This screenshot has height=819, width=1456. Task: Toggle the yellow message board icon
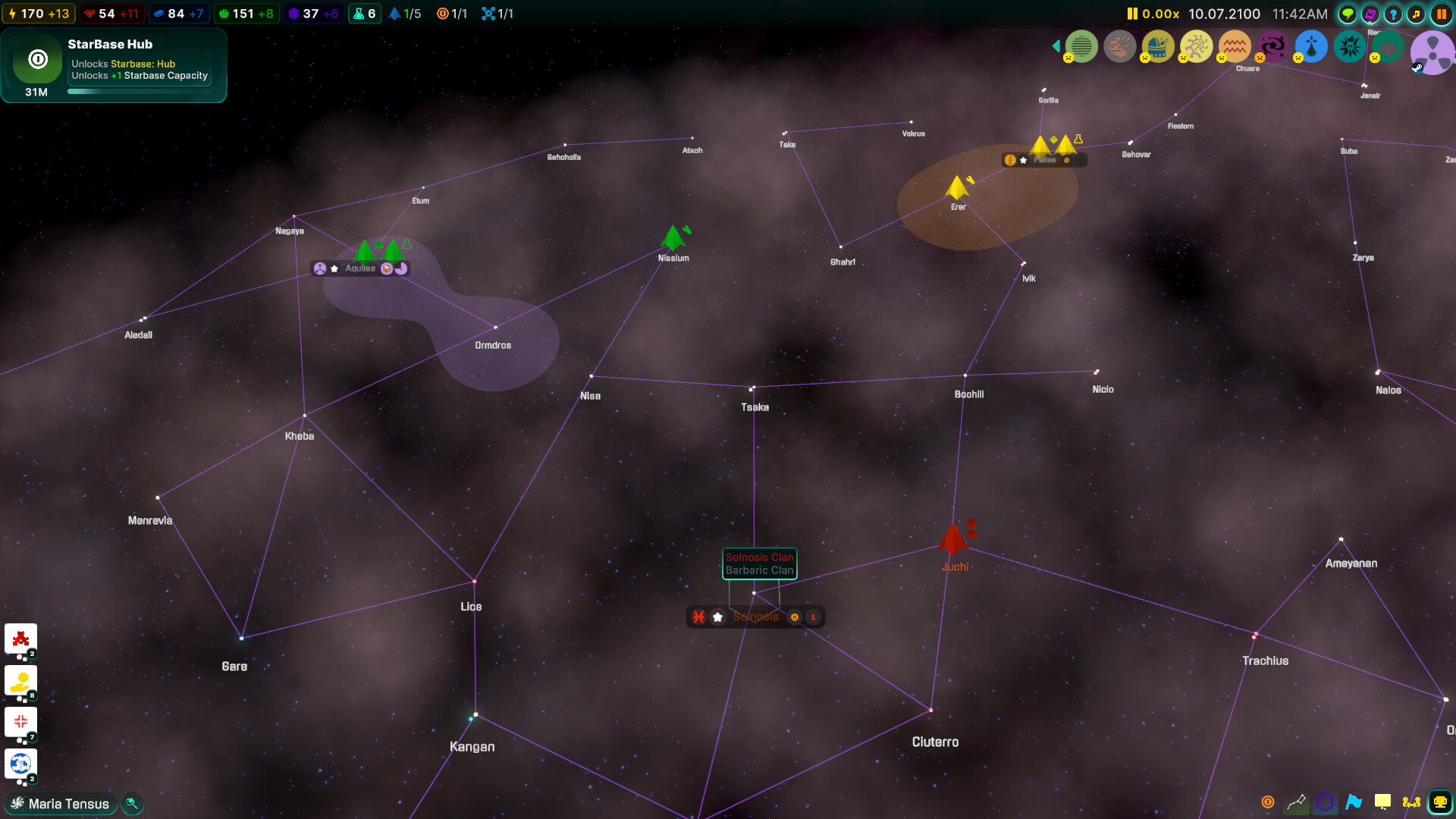[1383, 802]
